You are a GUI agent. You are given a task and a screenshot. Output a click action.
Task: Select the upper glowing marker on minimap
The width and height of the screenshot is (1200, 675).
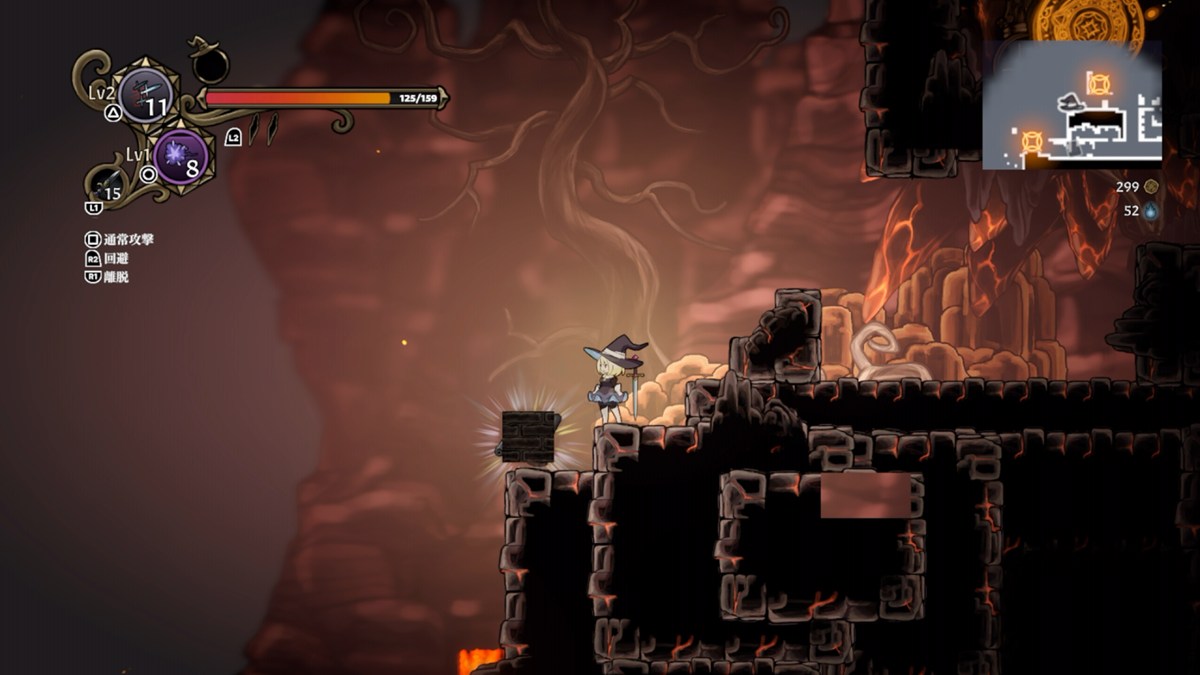1099,83
